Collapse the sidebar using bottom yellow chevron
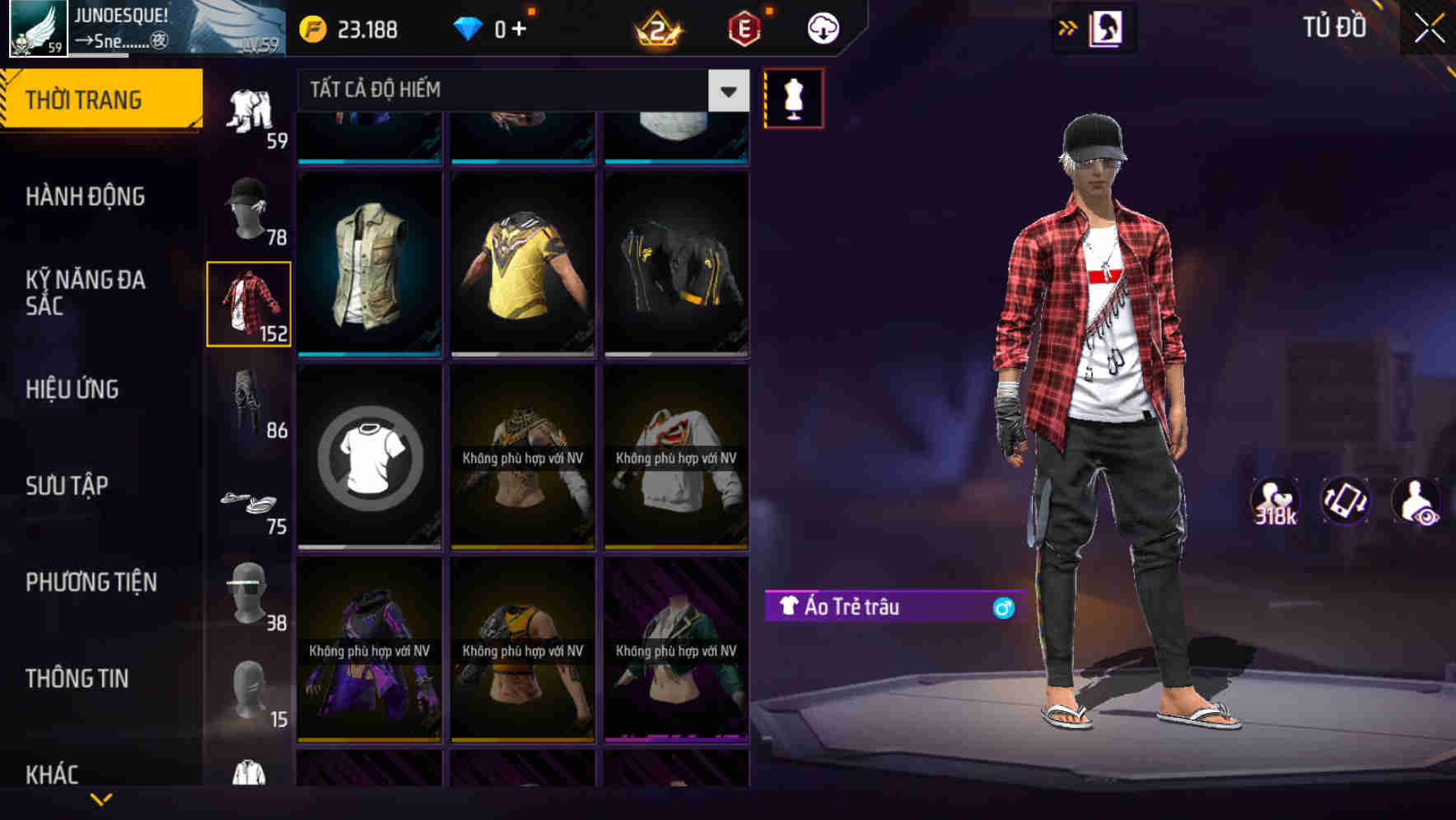Image resolution: width=1456 pixels, height=820 pixels. click(101, 798)
